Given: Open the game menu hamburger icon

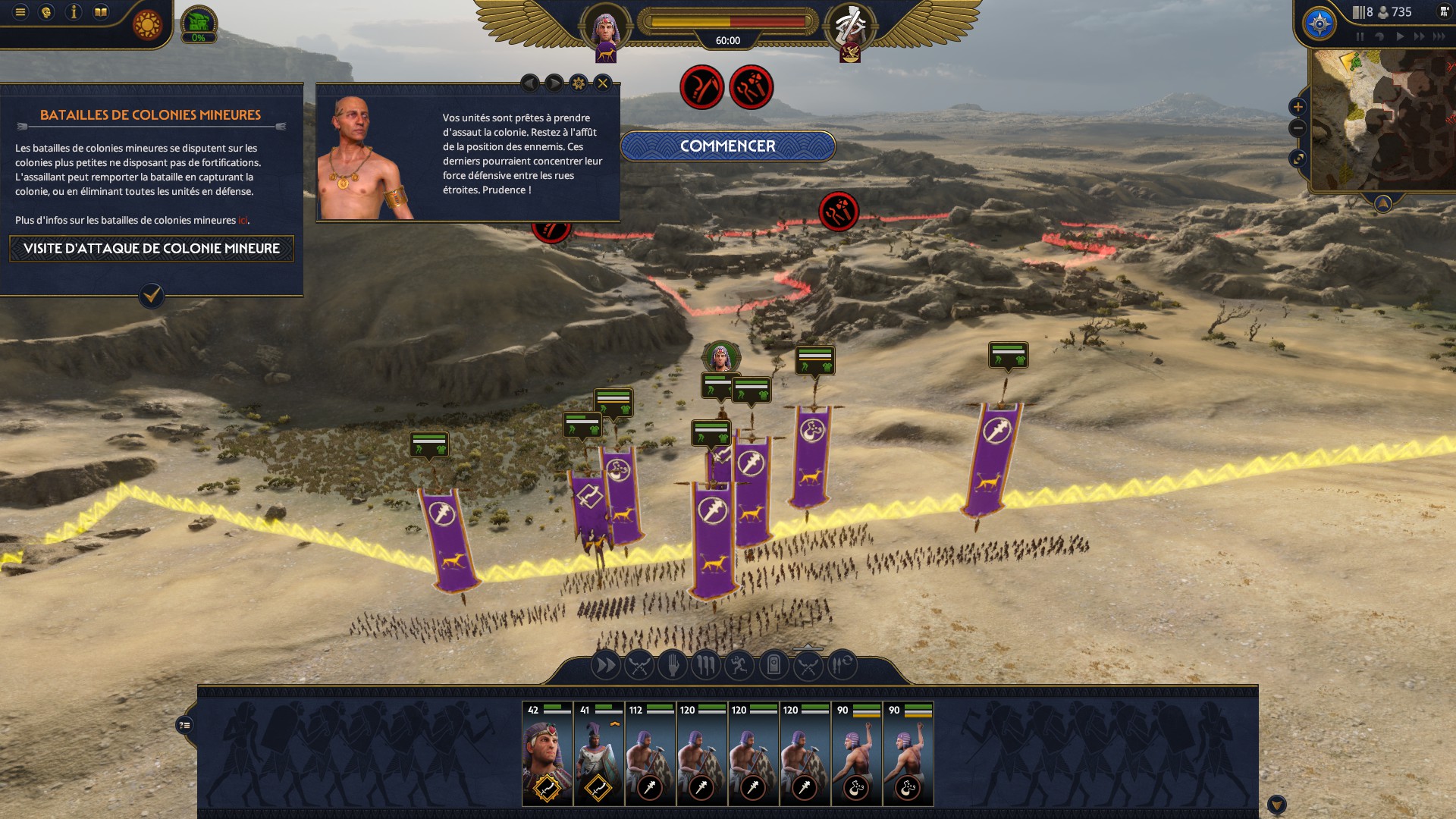Looking at the screenshot, I should pyautogui.click(x=20, y=12).
